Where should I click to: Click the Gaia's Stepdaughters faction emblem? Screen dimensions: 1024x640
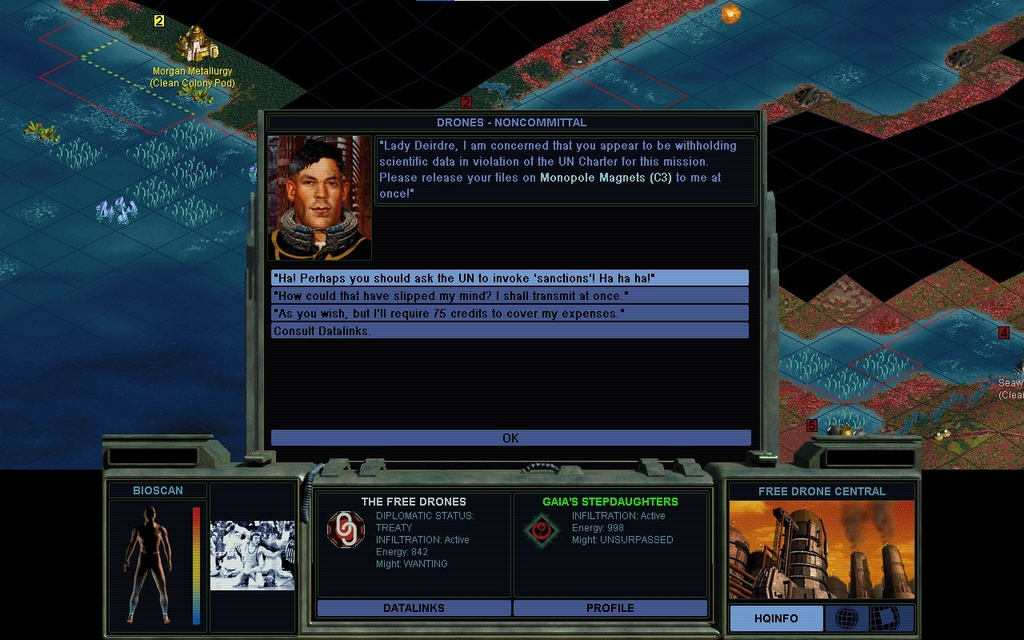point(542,530)
